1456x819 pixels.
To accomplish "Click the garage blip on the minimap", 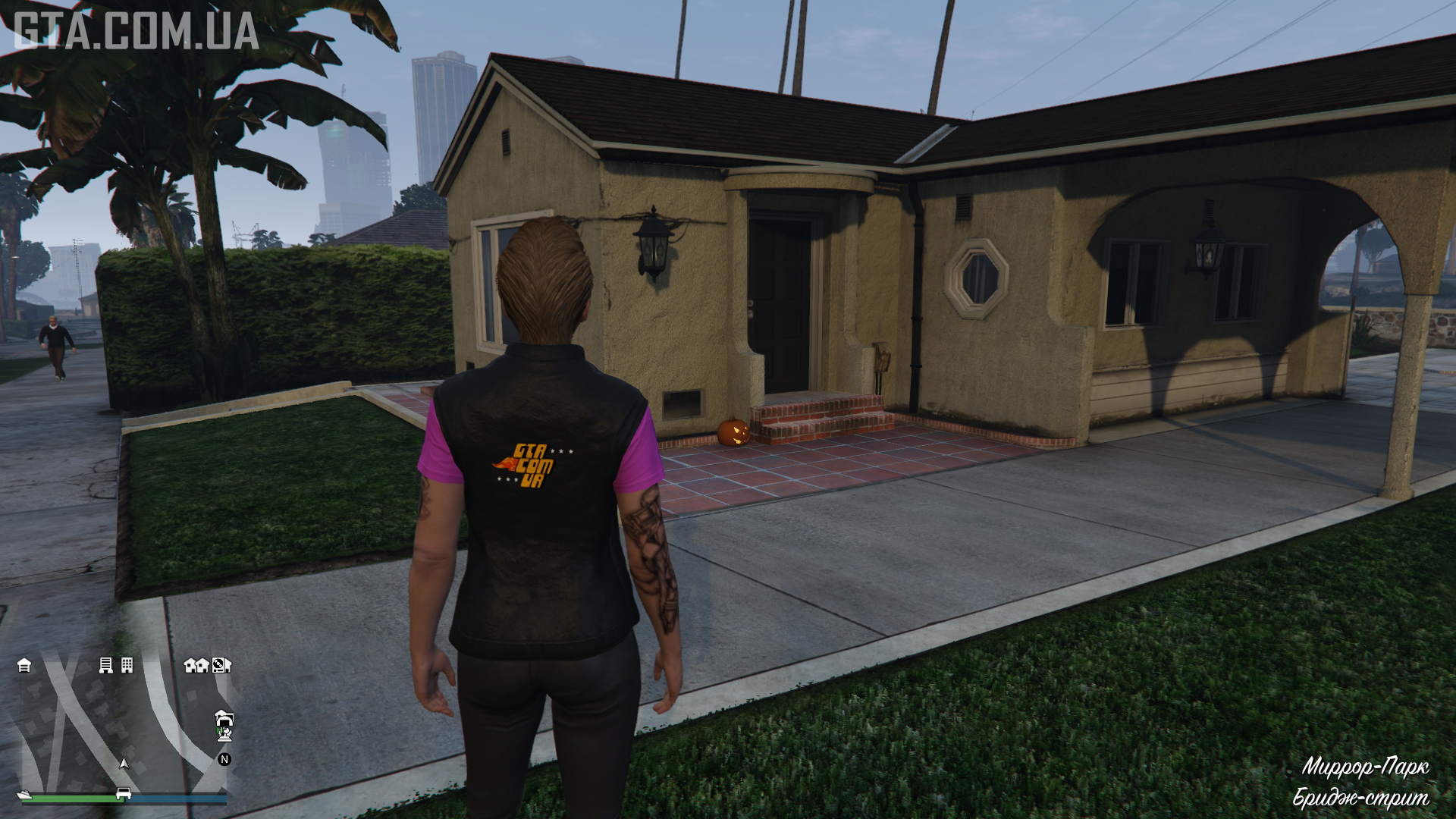I will tap(24, 666).
